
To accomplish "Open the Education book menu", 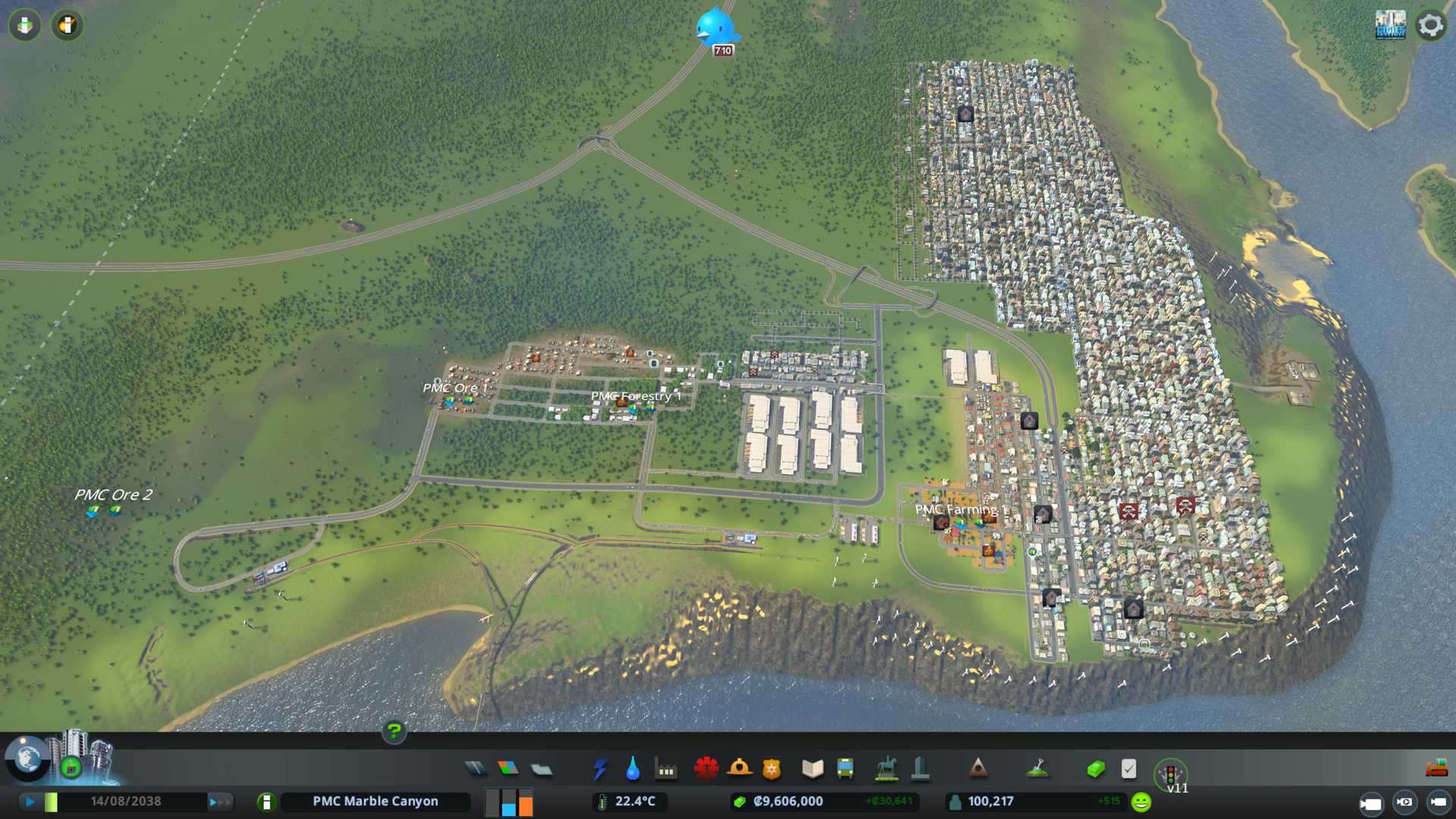I will 812,769.
